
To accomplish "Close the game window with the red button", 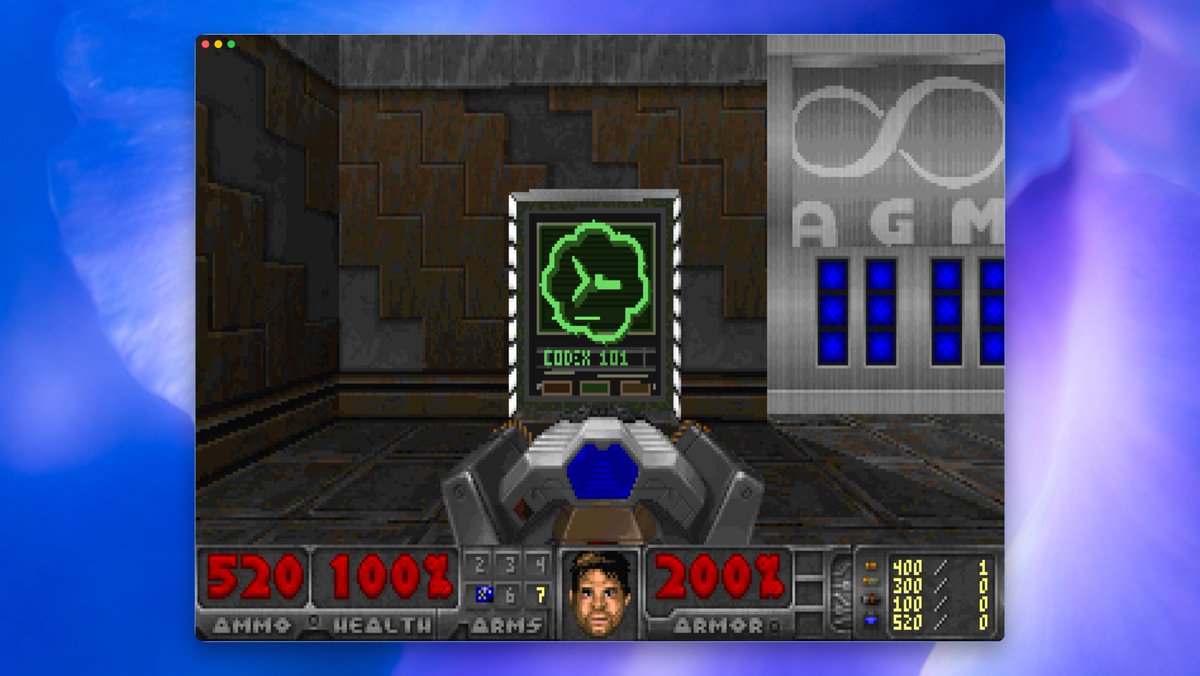I will (206, 44).
